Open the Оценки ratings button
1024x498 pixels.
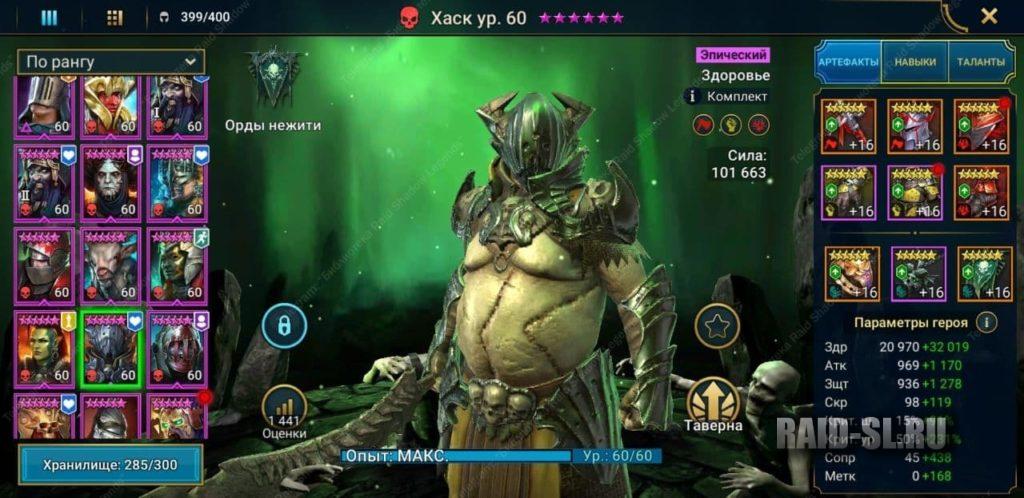coord(284,411)
